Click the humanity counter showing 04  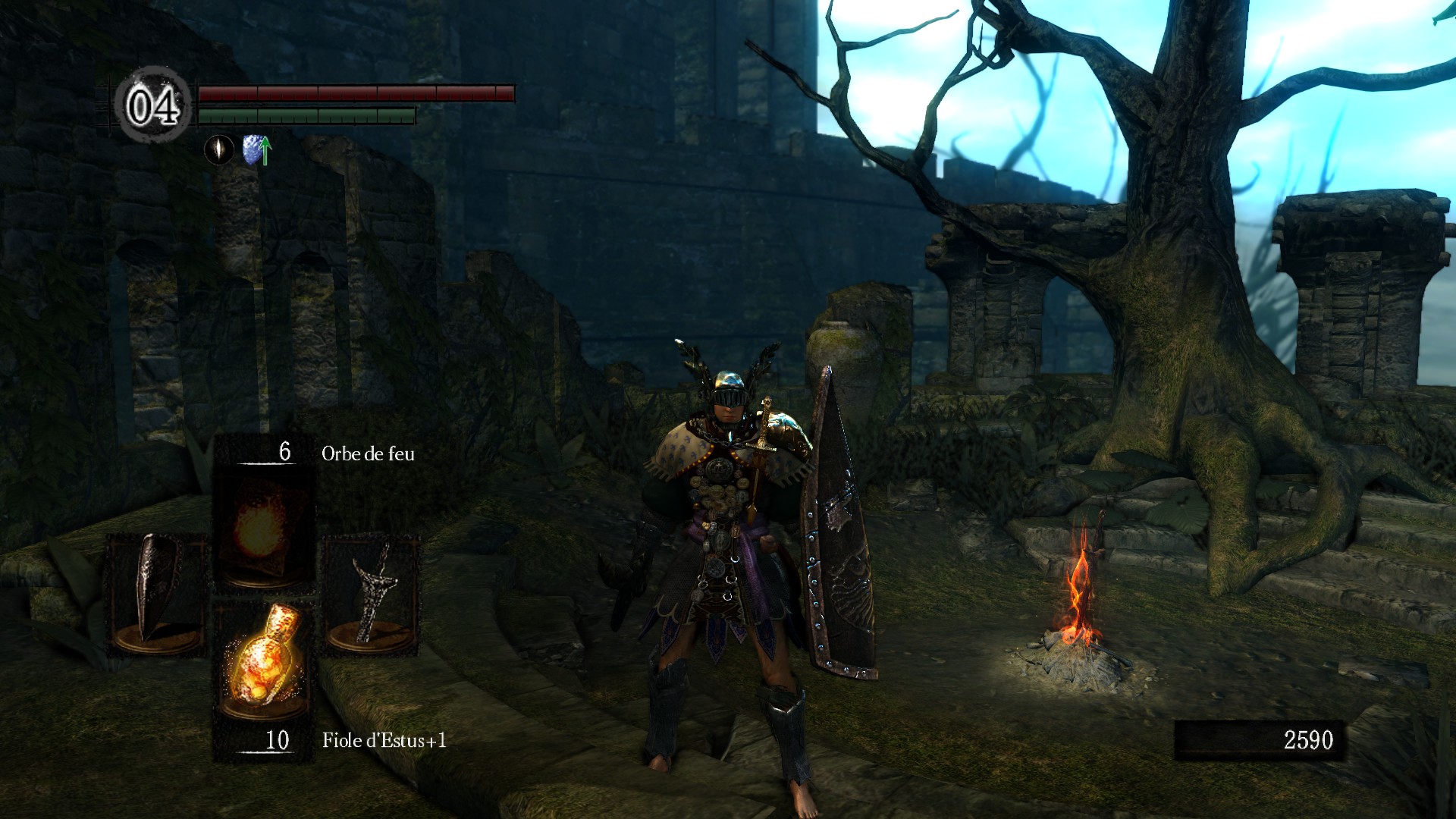pyautogui.click(x=152, y=105)
